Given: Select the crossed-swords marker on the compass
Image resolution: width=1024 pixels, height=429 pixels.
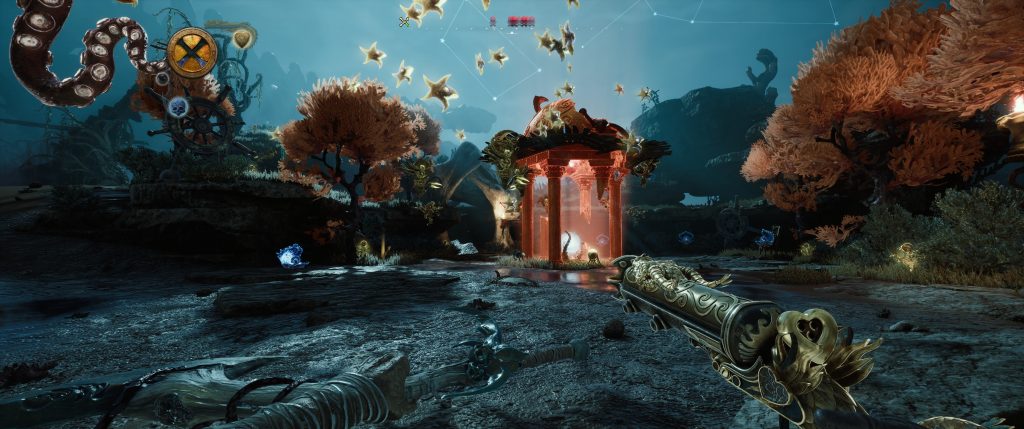Looking at the screenshot, I should point(405,20).
